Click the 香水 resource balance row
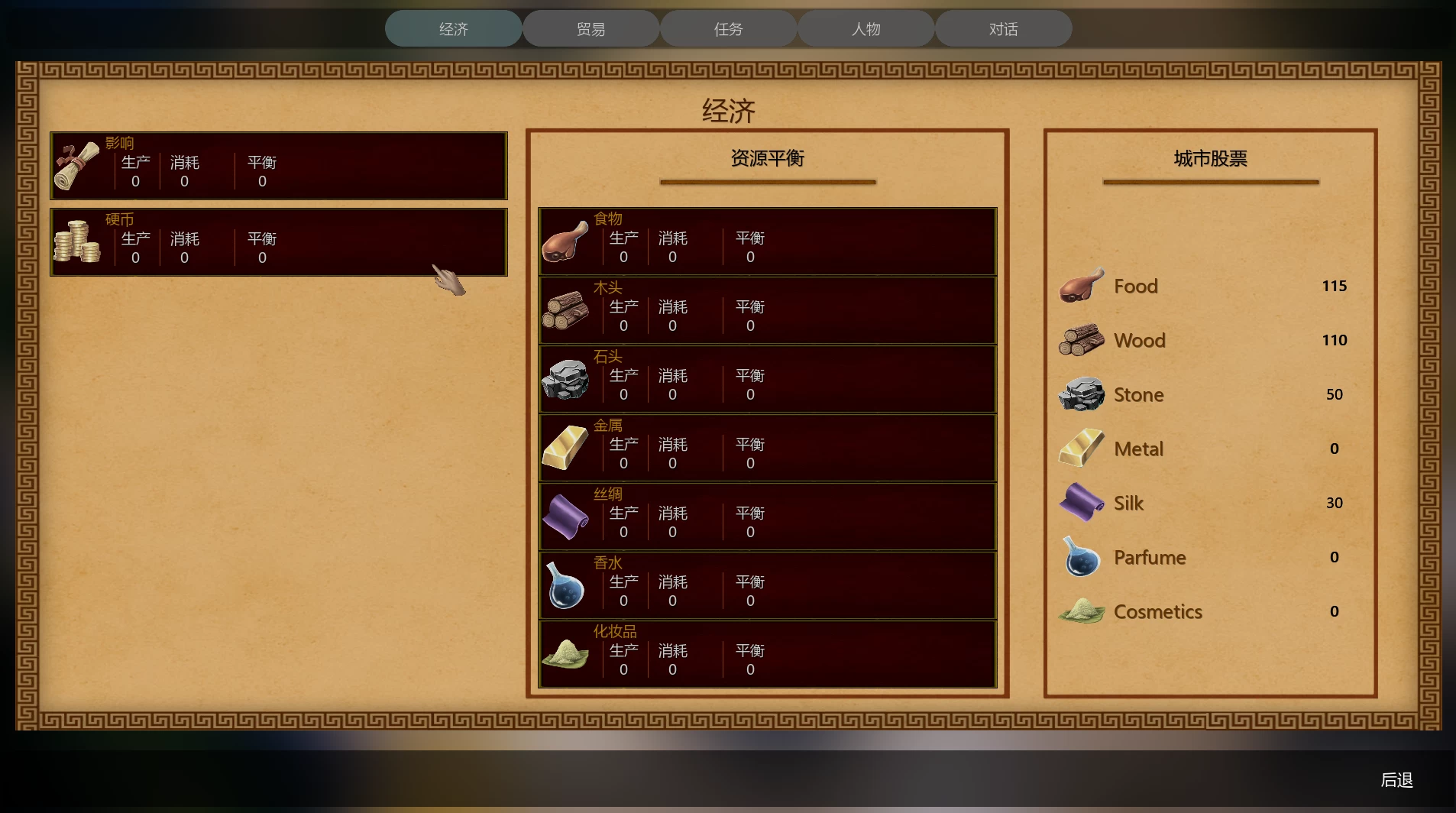Image resolution: width=1456 pixels, height=813 pixels. point(767,586)
